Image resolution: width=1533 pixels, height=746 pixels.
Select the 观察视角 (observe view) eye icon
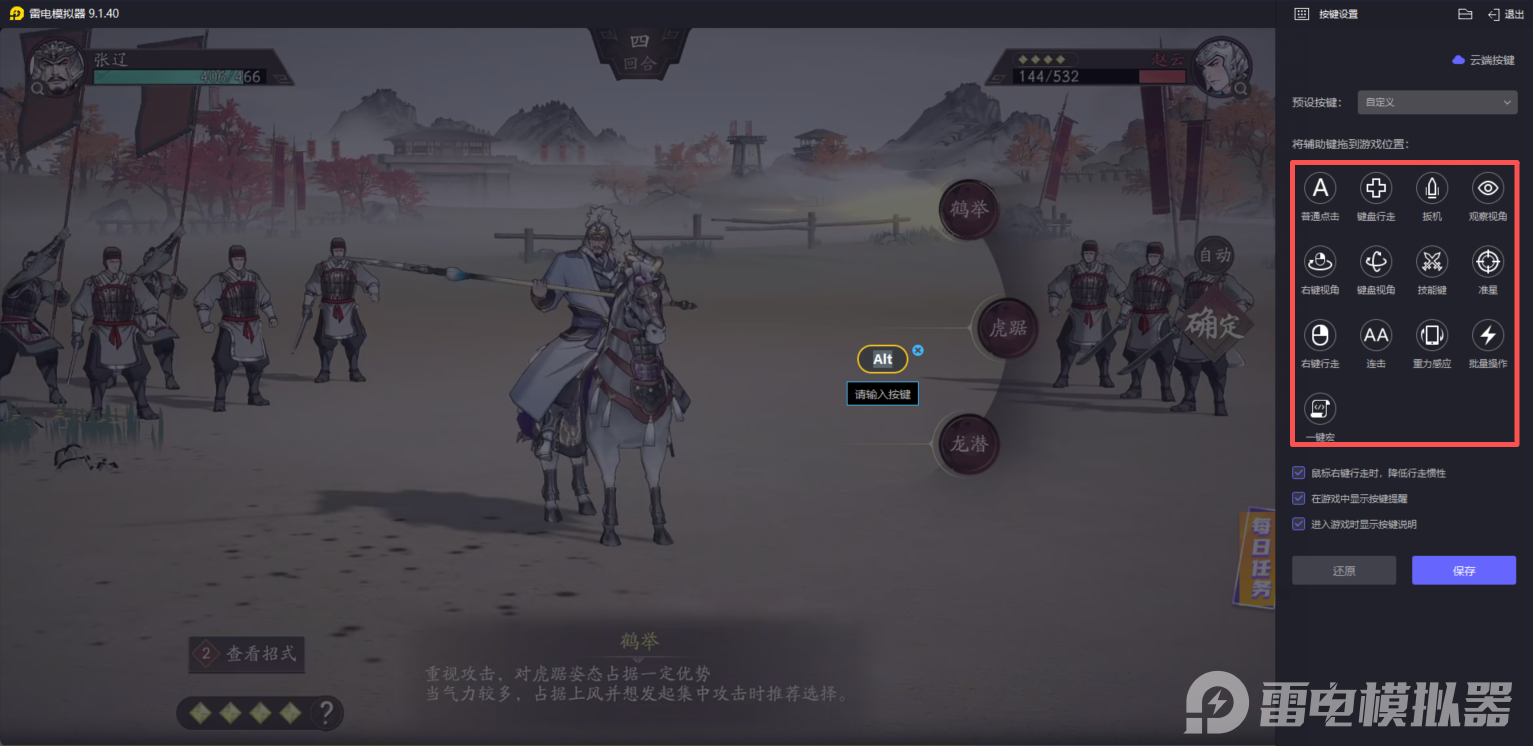pos(1487,188)
